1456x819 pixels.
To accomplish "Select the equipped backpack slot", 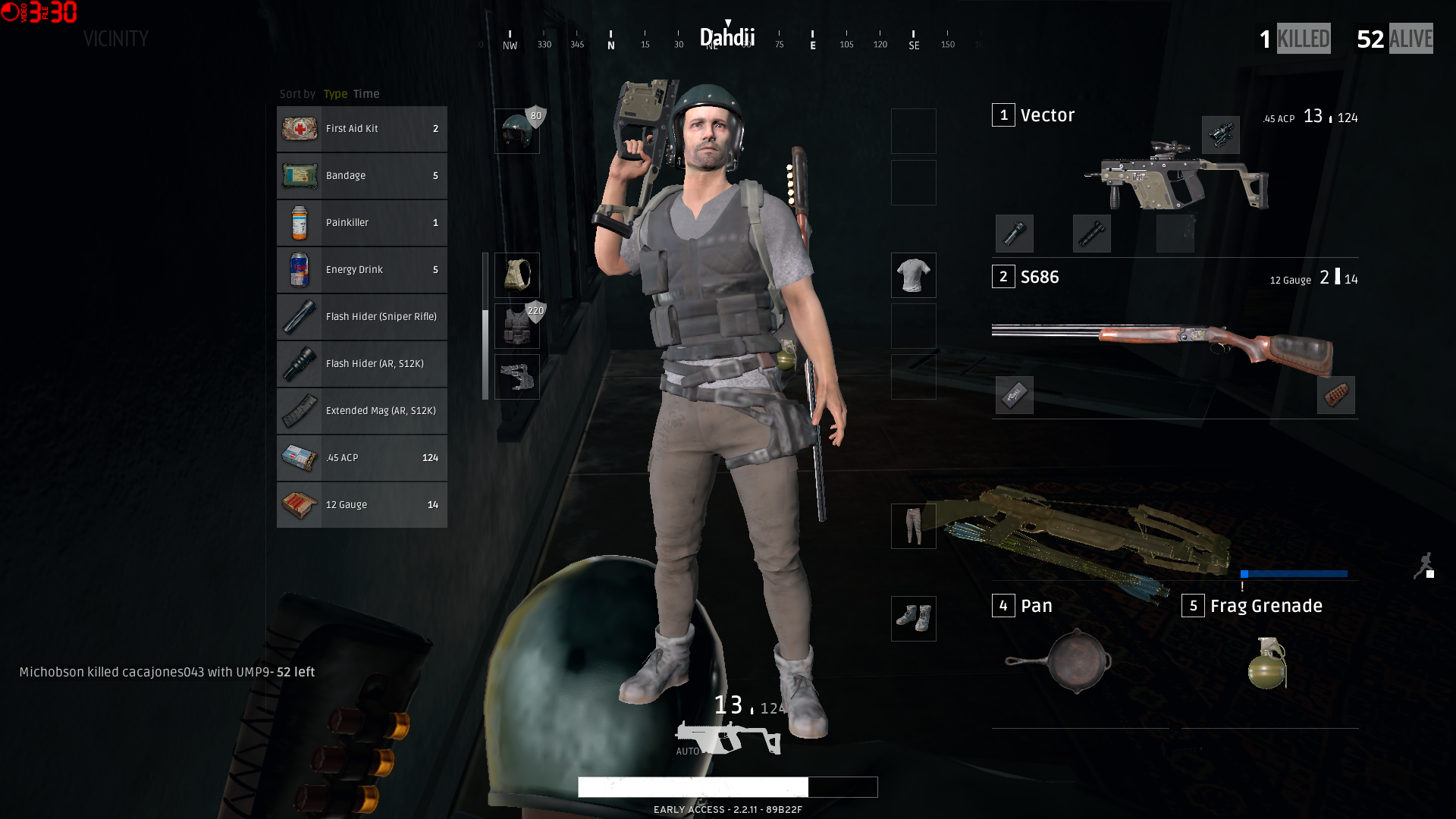I will (516, 275).
